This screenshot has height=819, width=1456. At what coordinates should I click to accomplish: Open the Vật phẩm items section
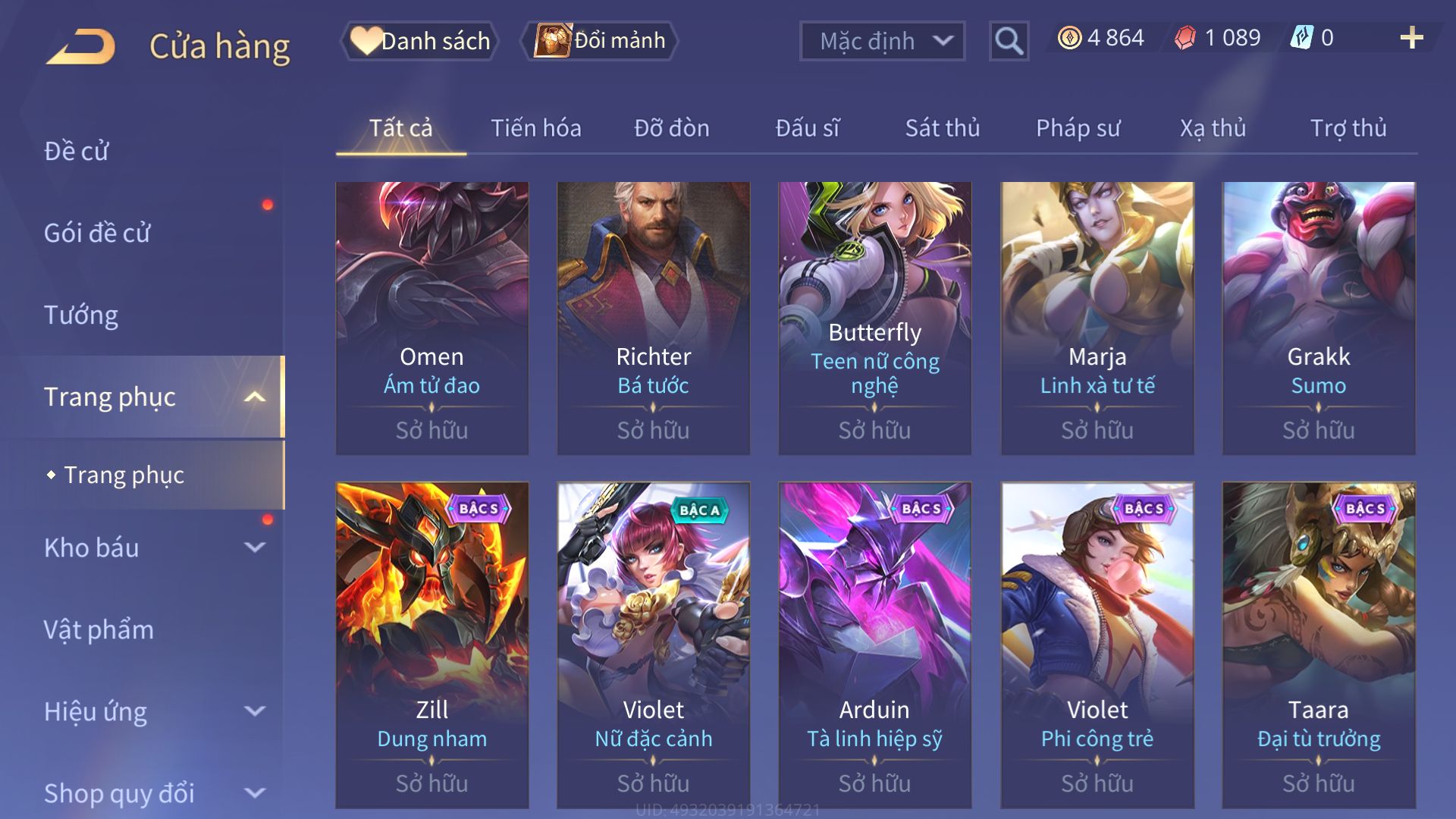pos(99,629)
